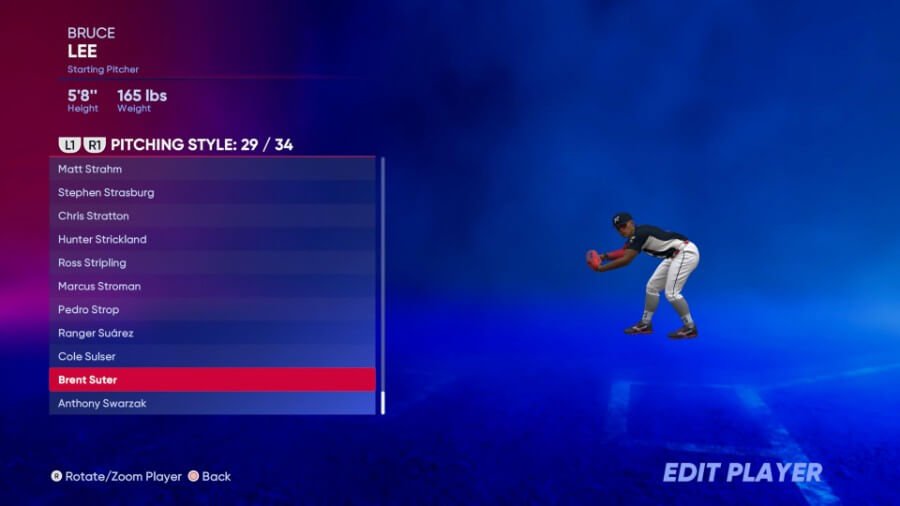Select Hunter Strickland entry
The width and height of the screenshot is (900, 506).
212,239
